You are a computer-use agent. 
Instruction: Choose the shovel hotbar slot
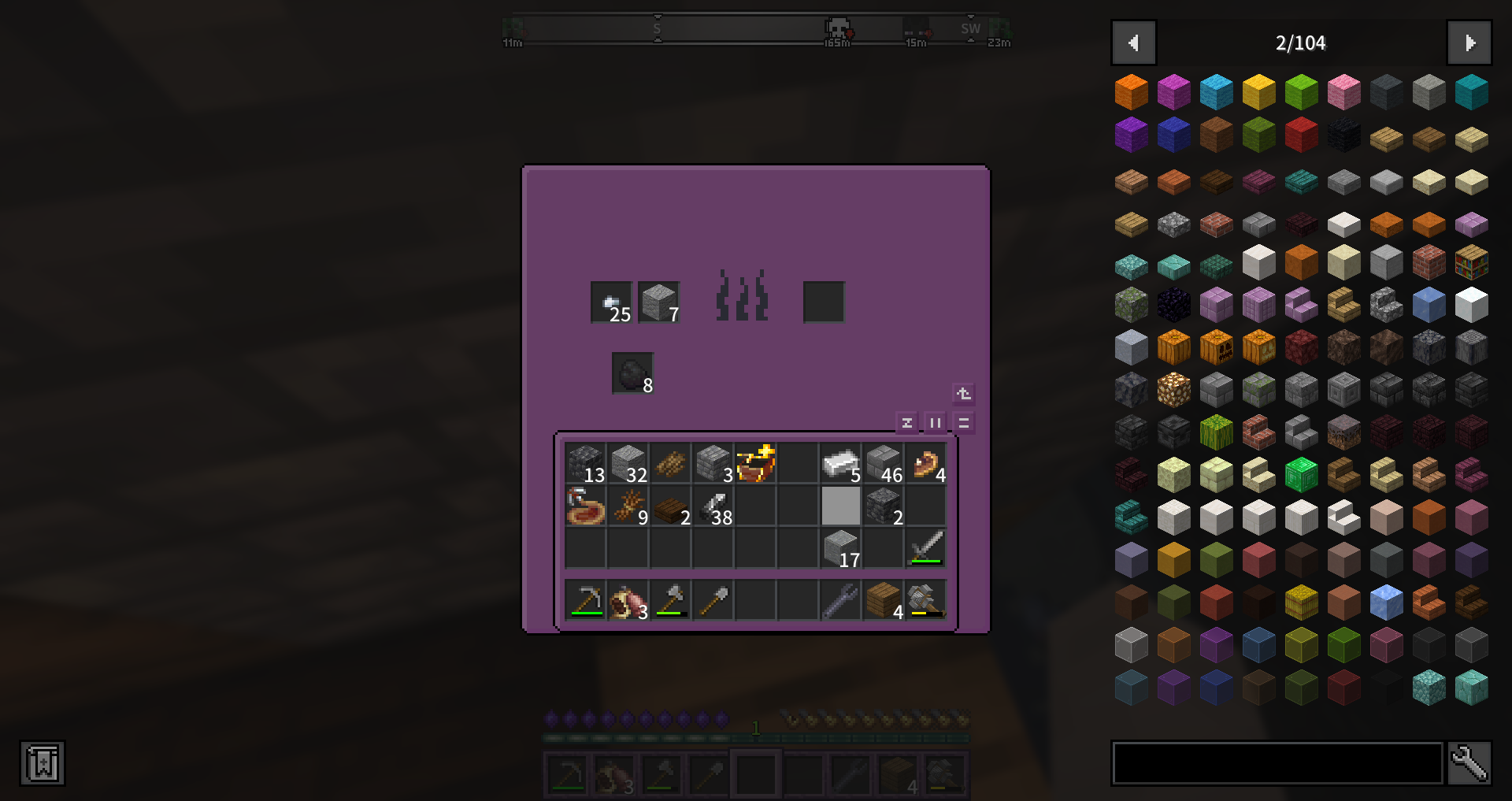click(713, 600)
